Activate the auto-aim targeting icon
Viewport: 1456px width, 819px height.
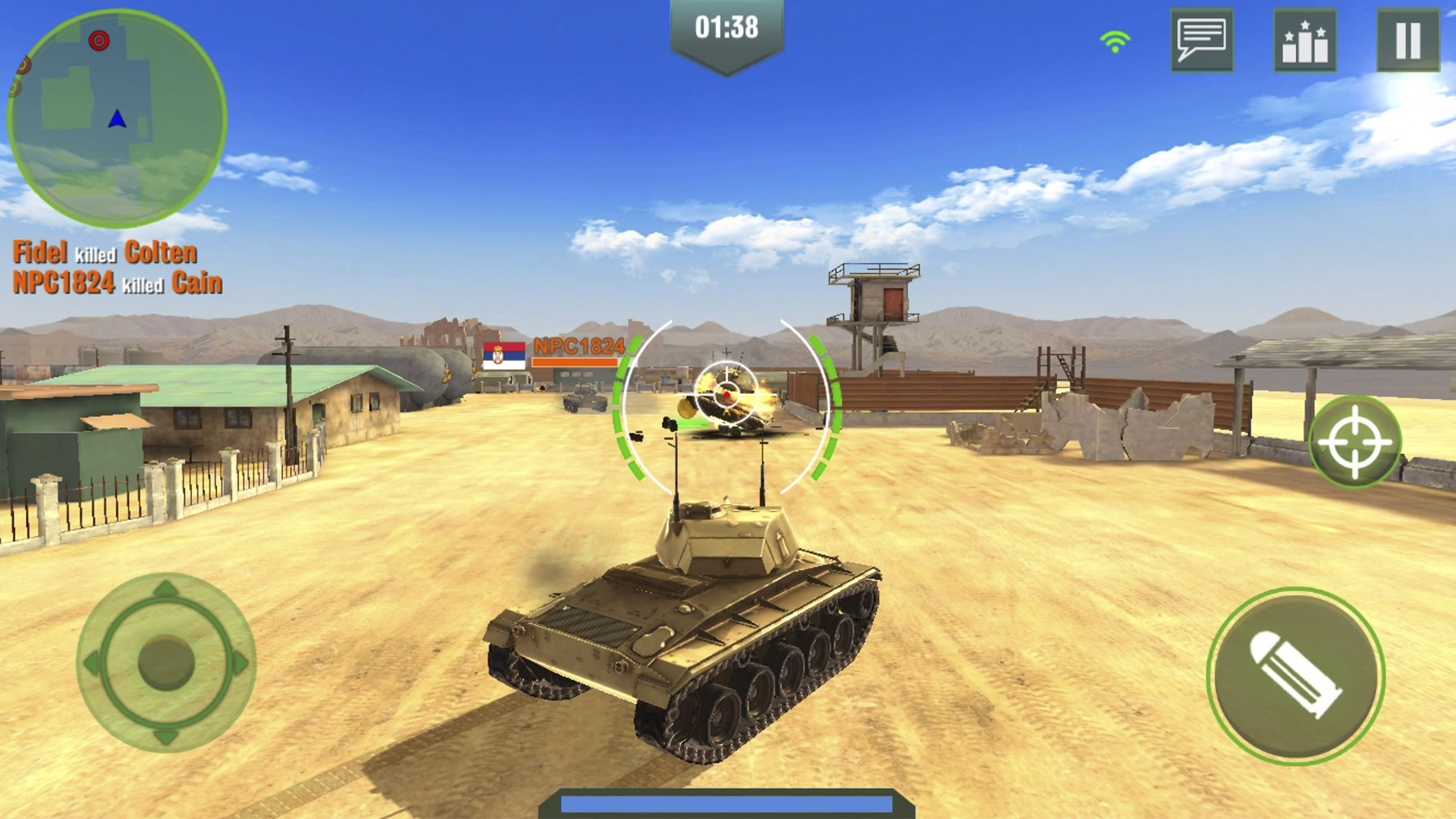tap(1358, 440)
